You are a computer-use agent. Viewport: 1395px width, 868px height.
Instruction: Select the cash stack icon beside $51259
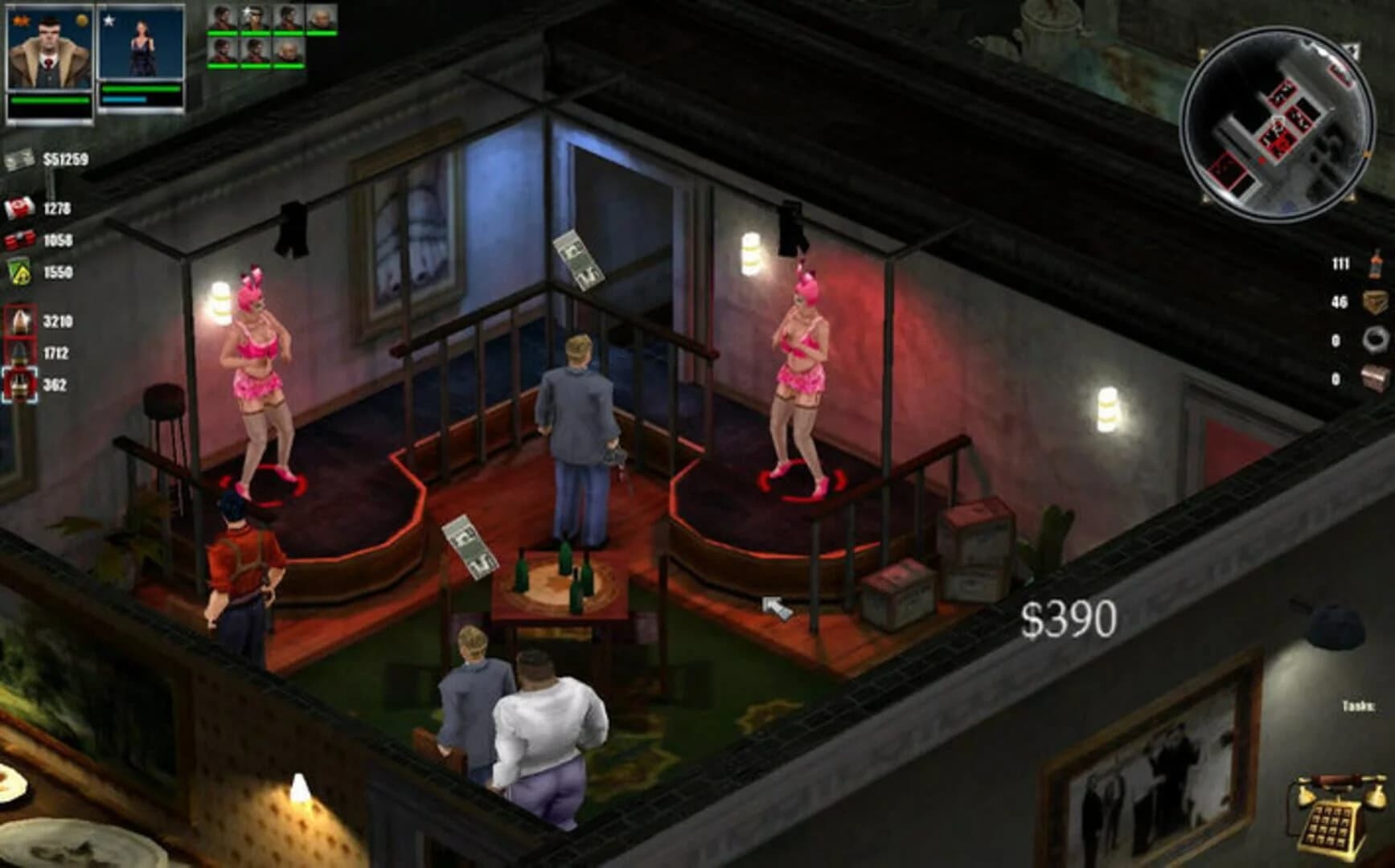tap(20, 158)
